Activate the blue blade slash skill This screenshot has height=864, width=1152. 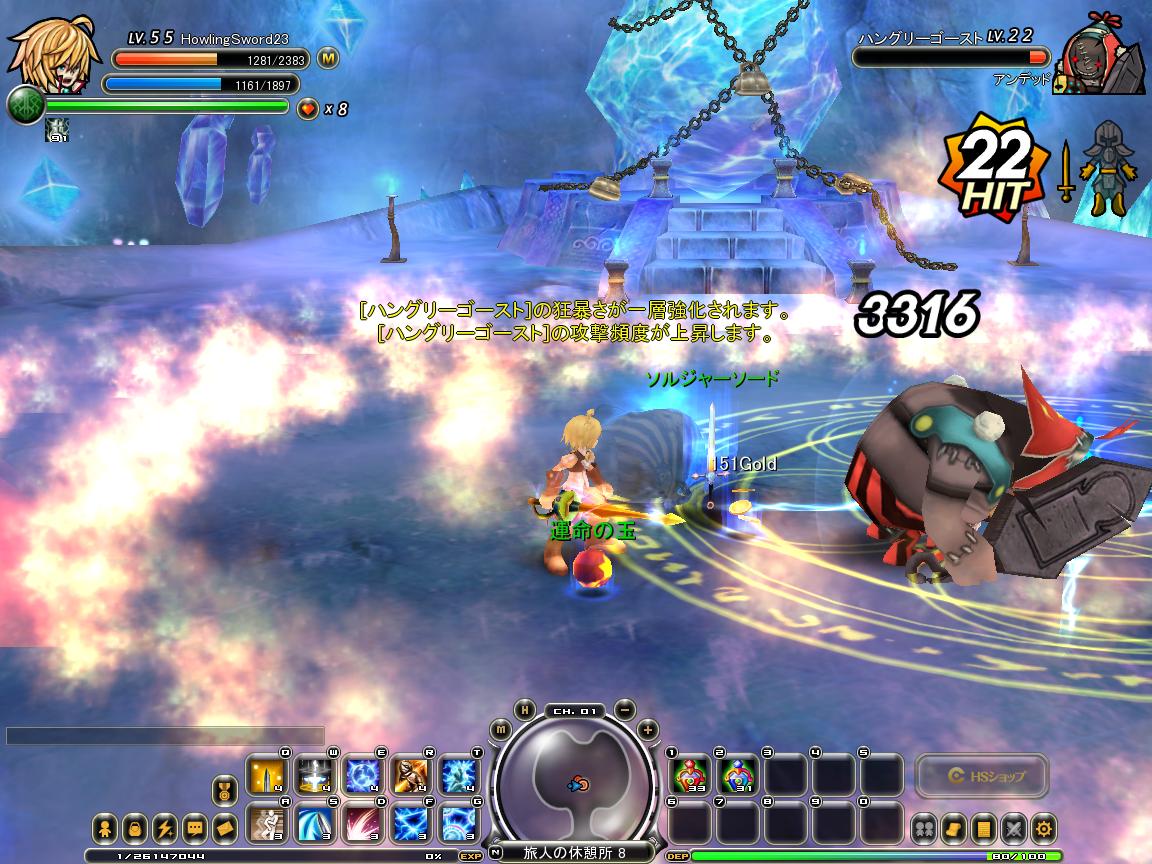pos(315,823)
